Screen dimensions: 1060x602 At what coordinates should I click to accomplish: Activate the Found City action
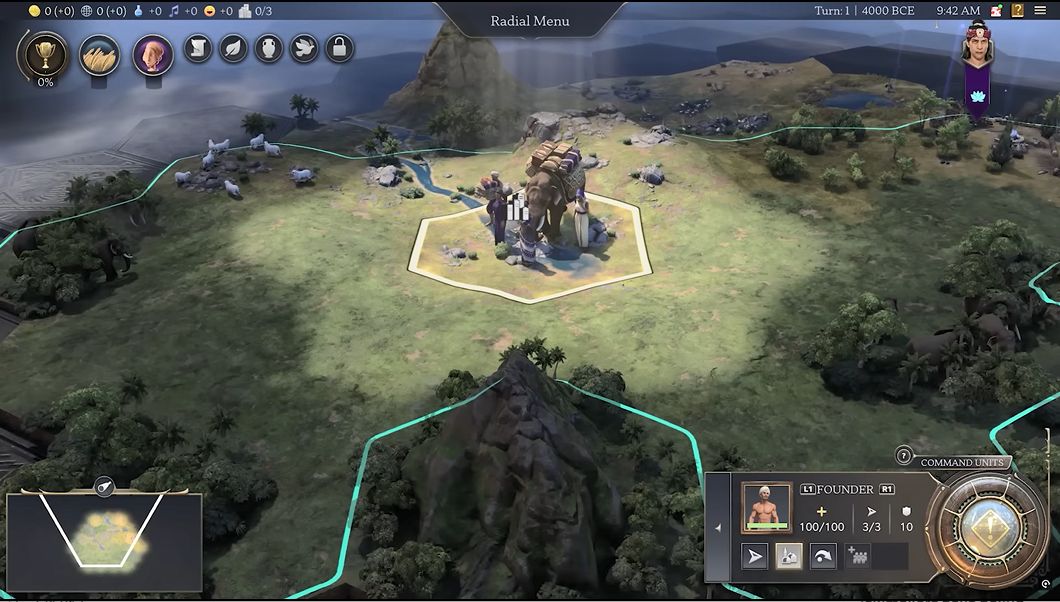pyautogui.click(x=789, y=557)
